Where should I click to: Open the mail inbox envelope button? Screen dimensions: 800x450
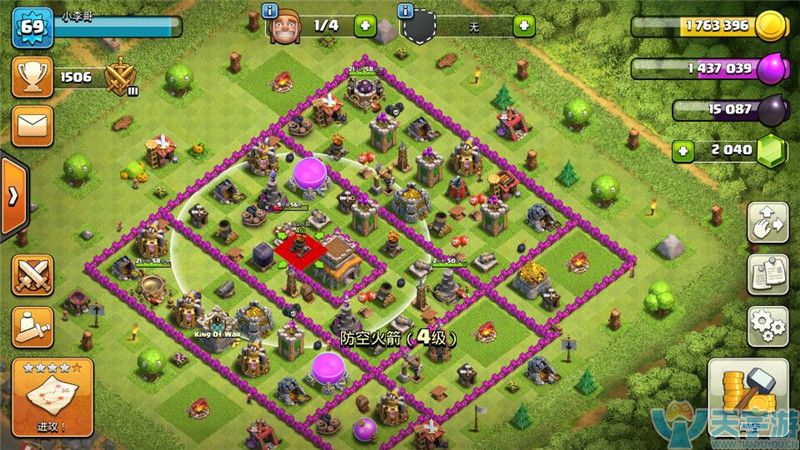(31, 126)
